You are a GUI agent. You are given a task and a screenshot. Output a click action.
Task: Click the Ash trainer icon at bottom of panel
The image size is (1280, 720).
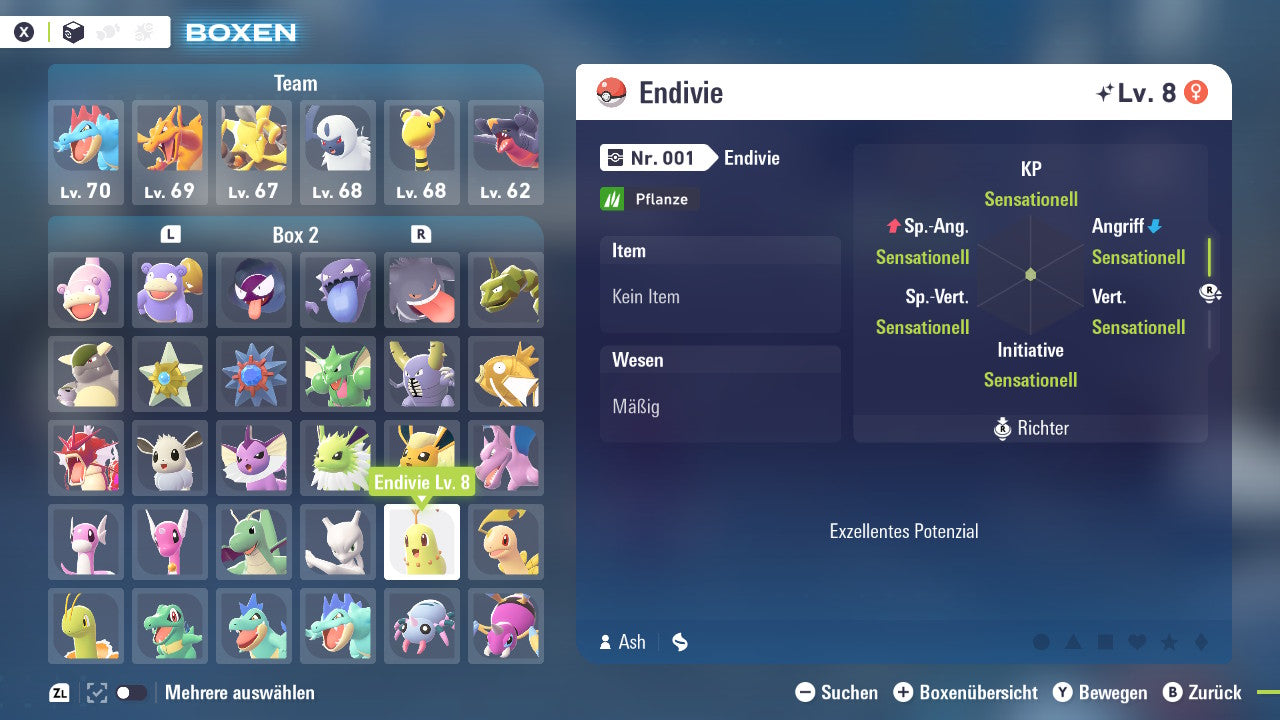click(x=604, y=642)
